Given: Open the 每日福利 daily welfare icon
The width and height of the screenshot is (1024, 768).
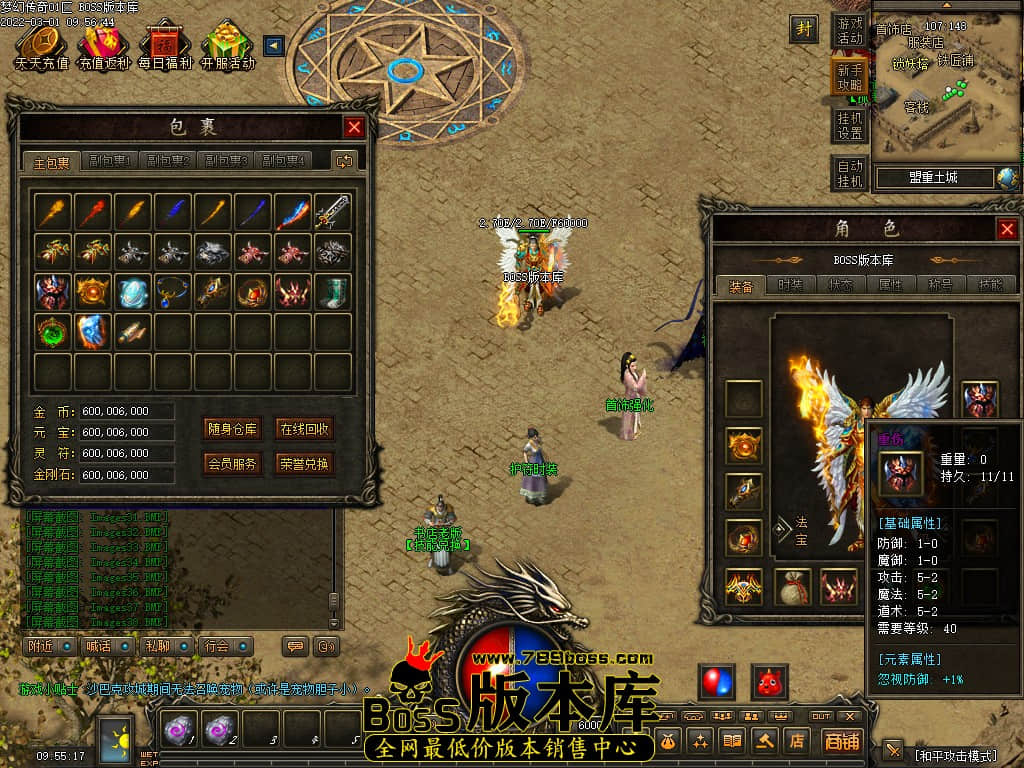Looking at the screenshot, I should click(165, 47).
